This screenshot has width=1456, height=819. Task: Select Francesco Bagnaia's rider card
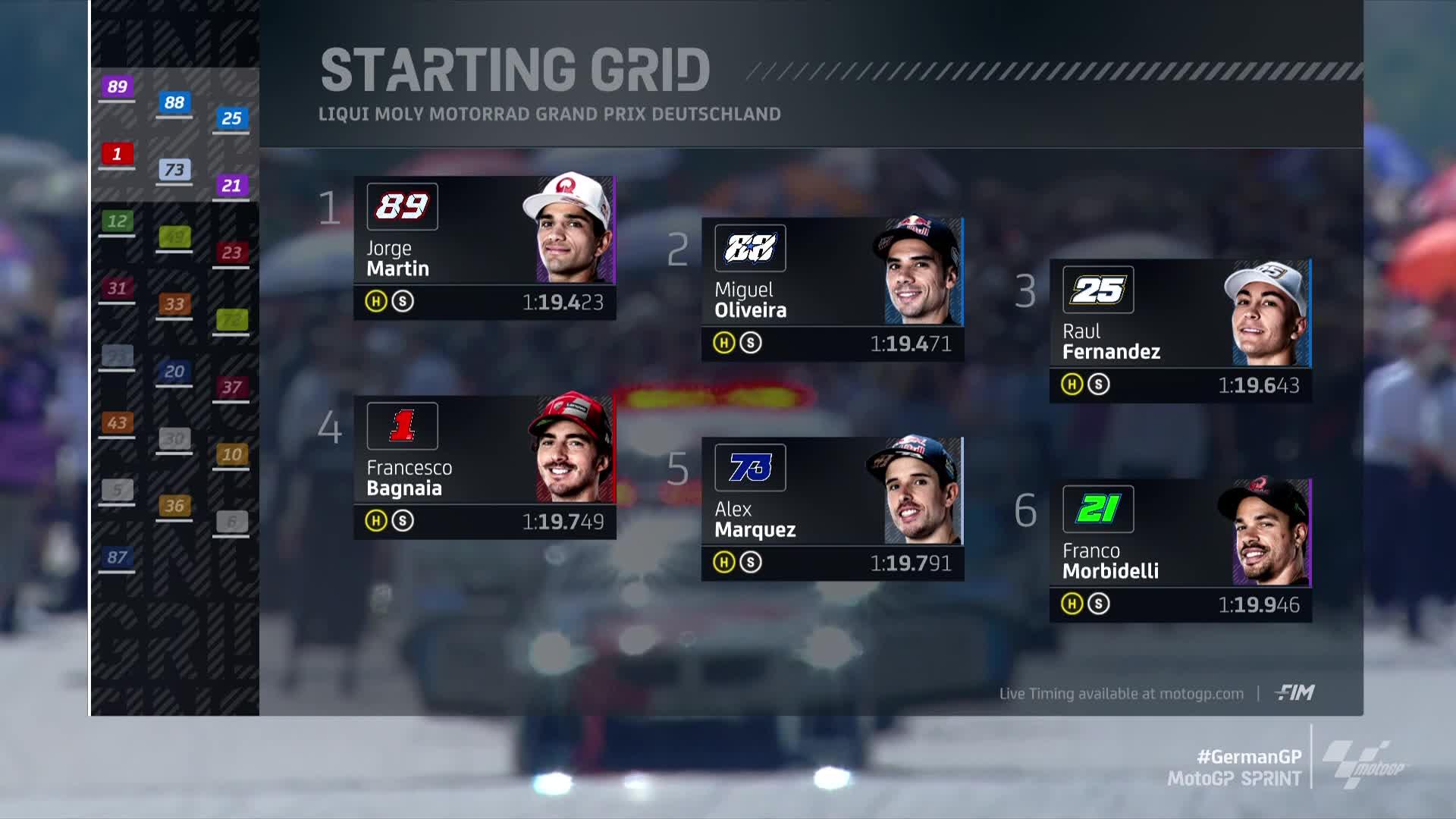point(484,466)
